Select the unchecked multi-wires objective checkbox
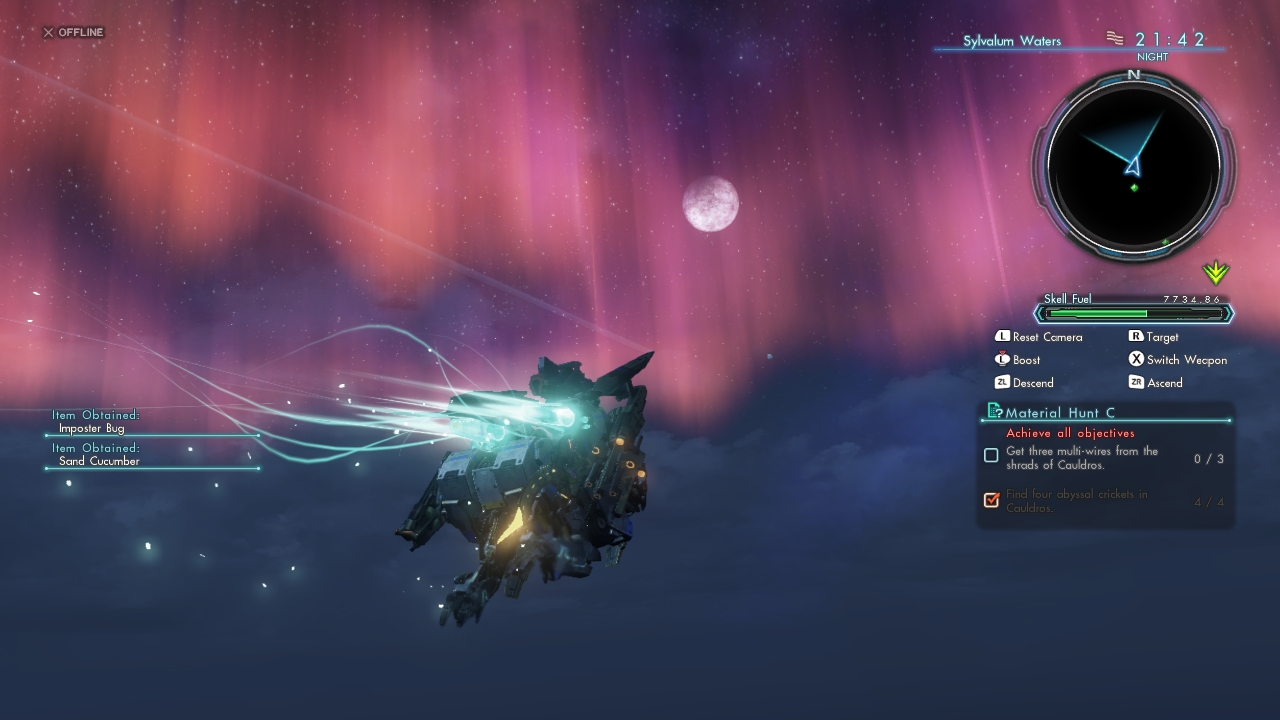The image size is (1280, 720). [x=991, y=456]
